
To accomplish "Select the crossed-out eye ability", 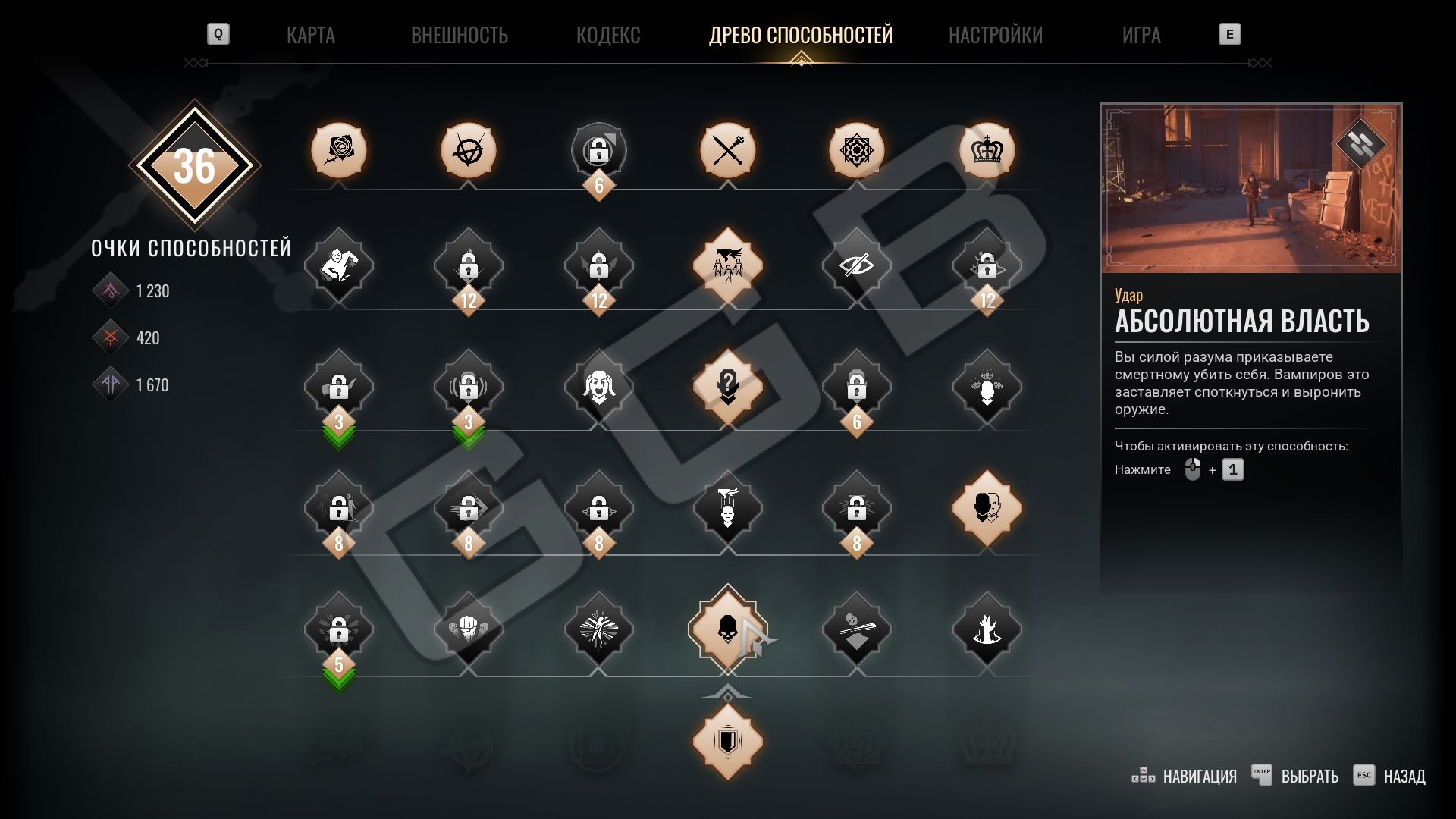I will point(856,265).
